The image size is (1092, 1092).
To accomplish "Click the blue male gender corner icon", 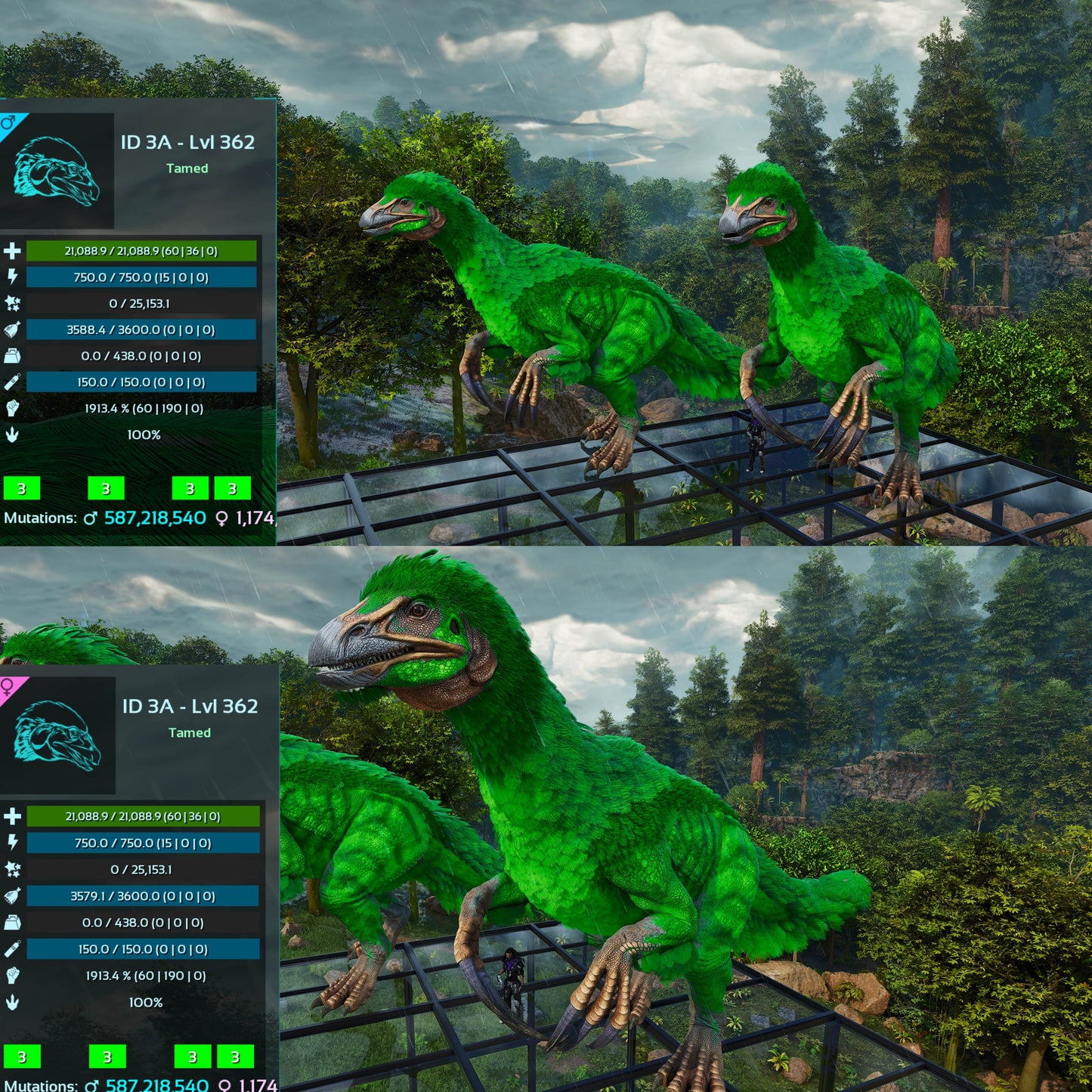I will click(9, 122).
